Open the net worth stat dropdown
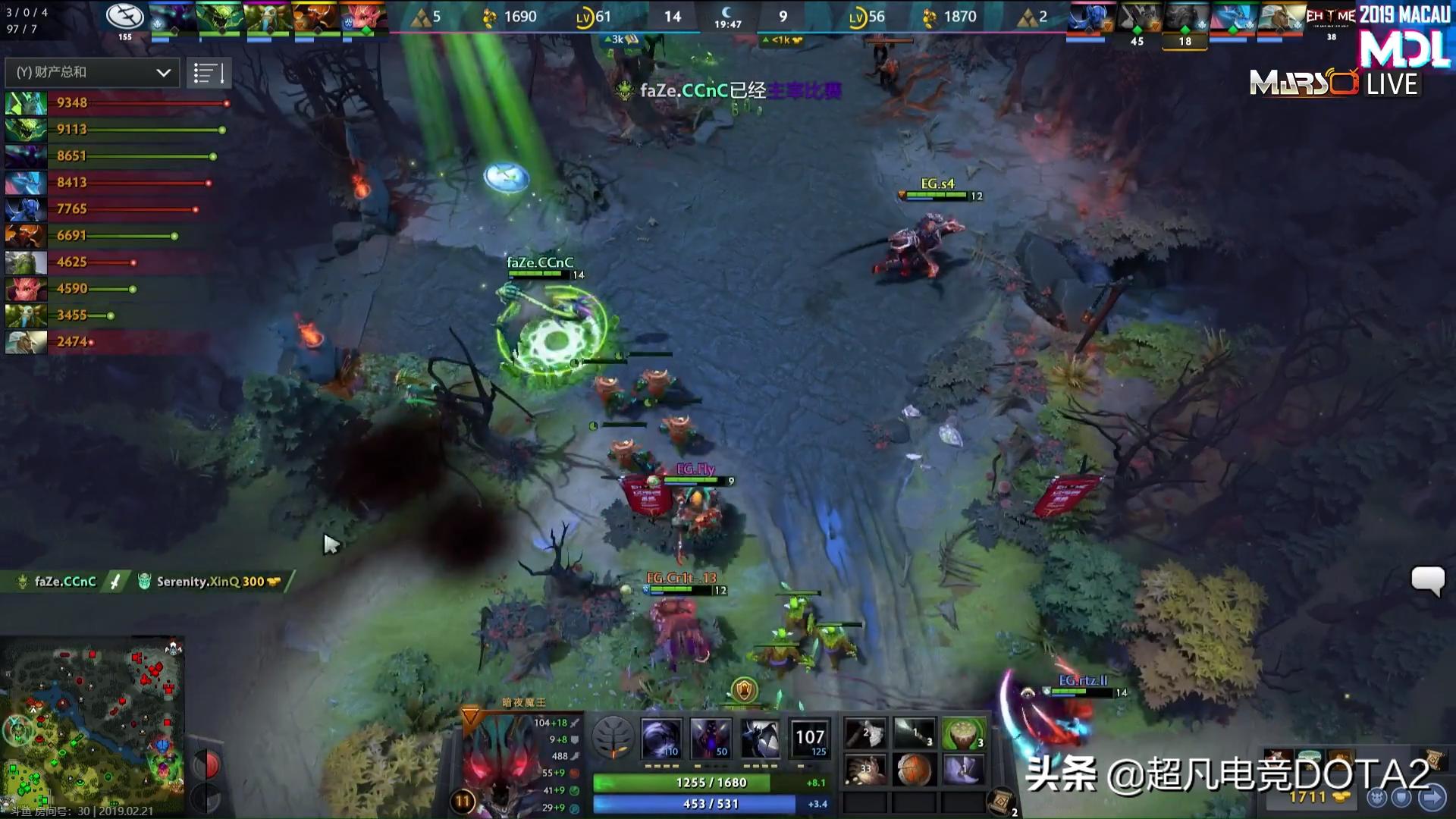The height and width of the screenshot is (819, 1456). (91, 73)
